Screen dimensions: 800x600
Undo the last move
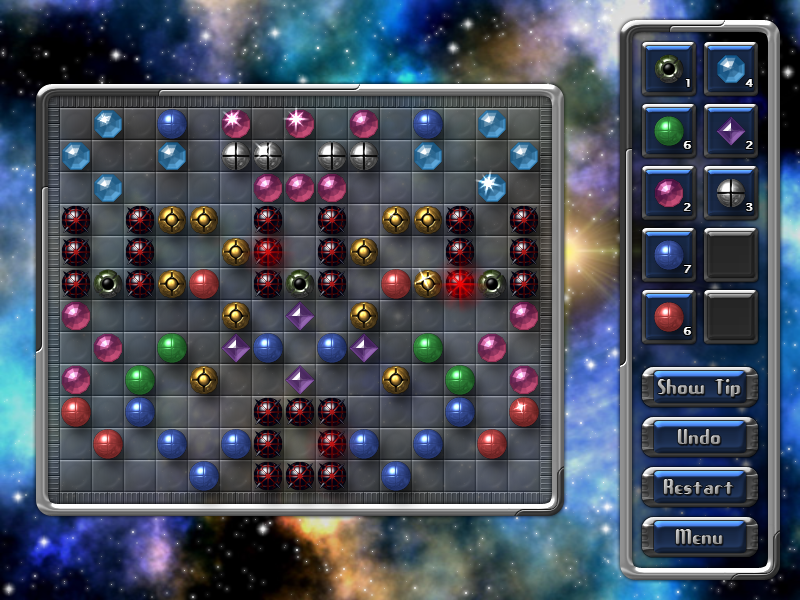click(x=699, y=438)
